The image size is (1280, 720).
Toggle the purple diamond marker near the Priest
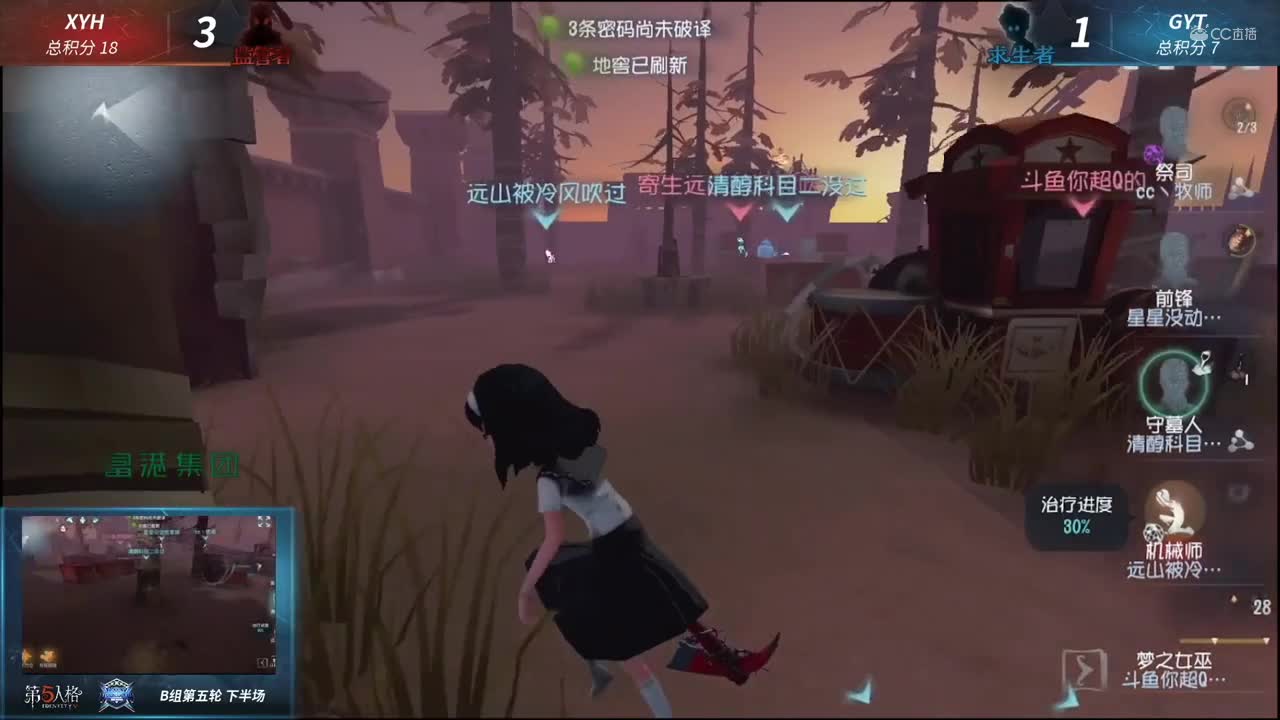click(x=1152, y=153)
